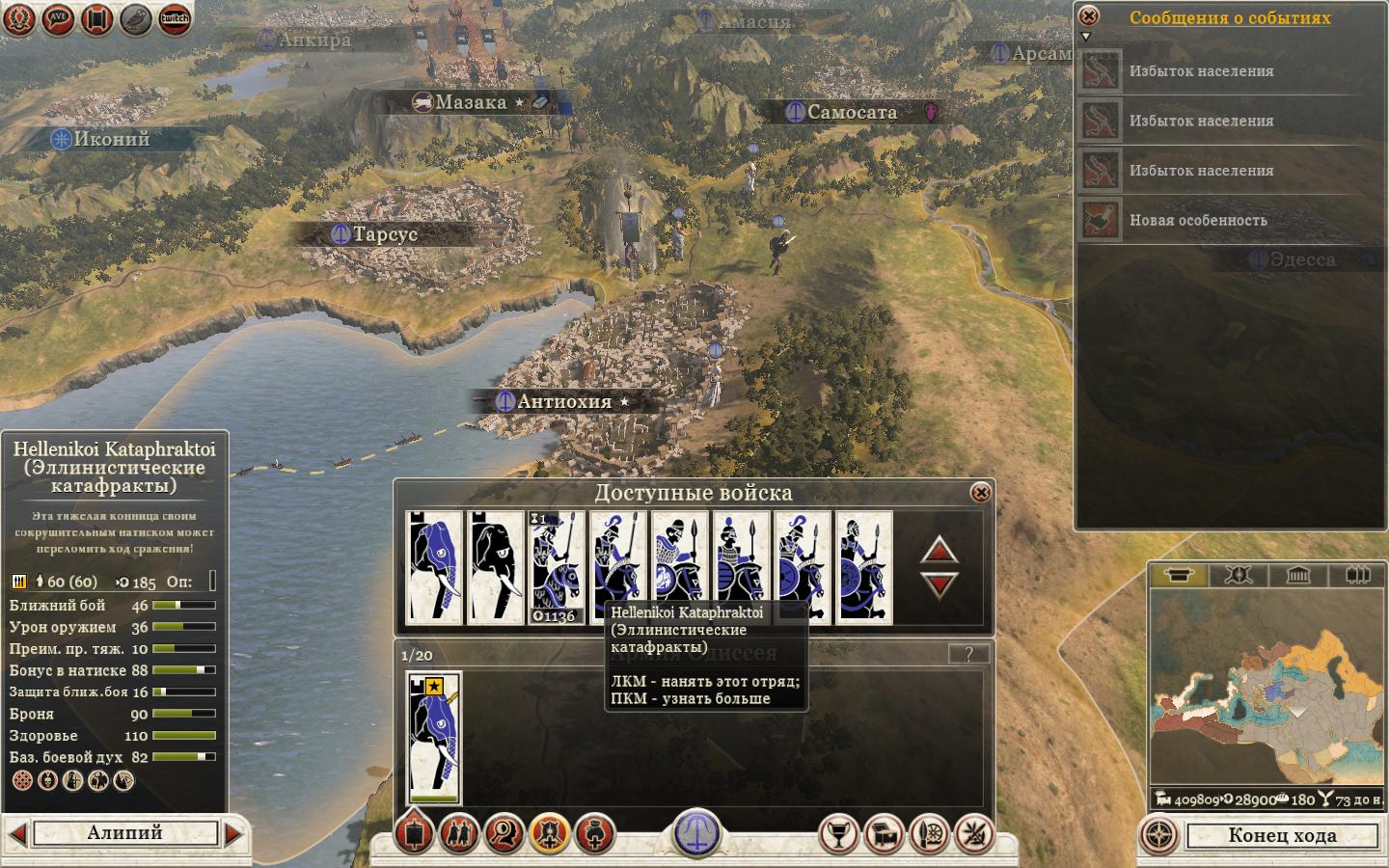Image resolution: width=1389 pixels, height=868 pixels.
Task: Close the Доступные войска recruitment panel
Action: [980, 493]
